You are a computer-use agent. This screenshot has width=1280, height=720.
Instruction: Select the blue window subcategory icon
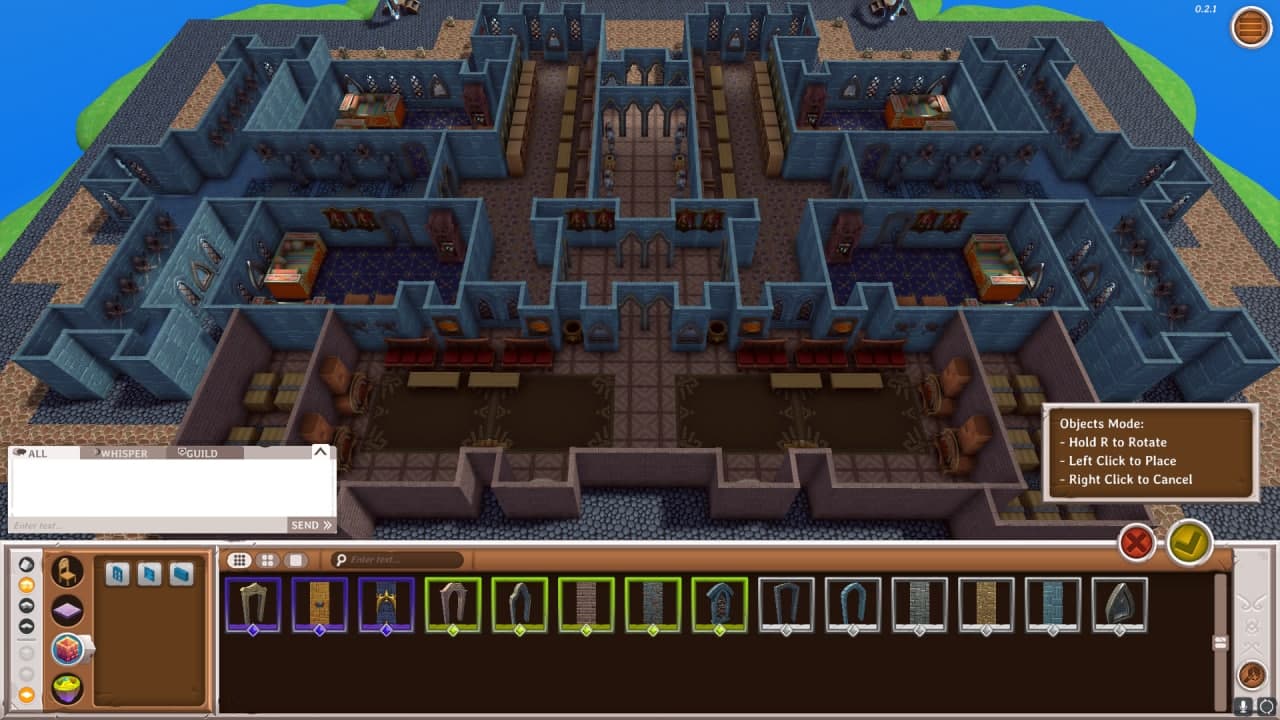coord(117,573)
